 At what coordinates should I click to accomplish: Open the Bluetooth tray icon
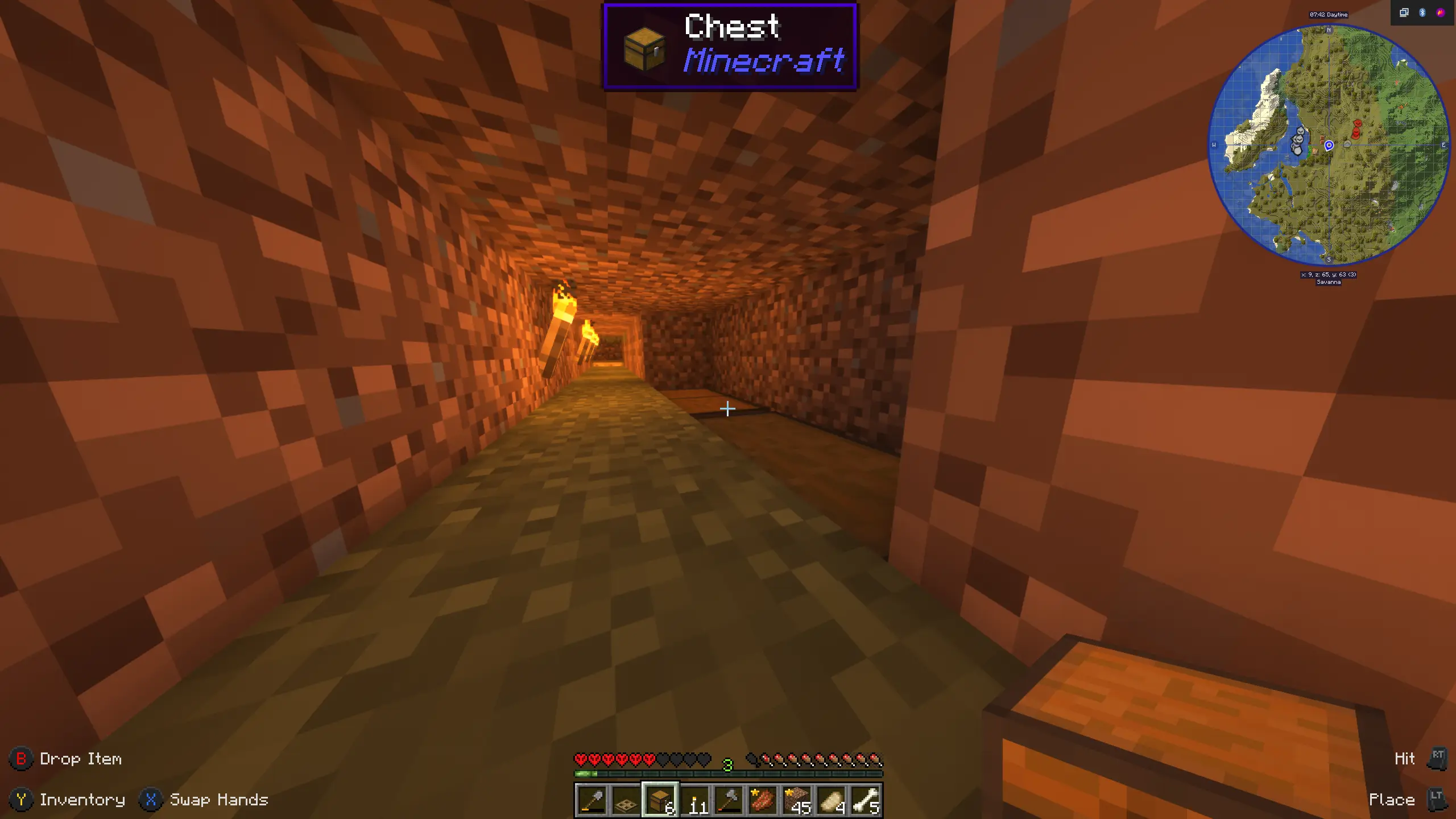(x=1422, y=13)
